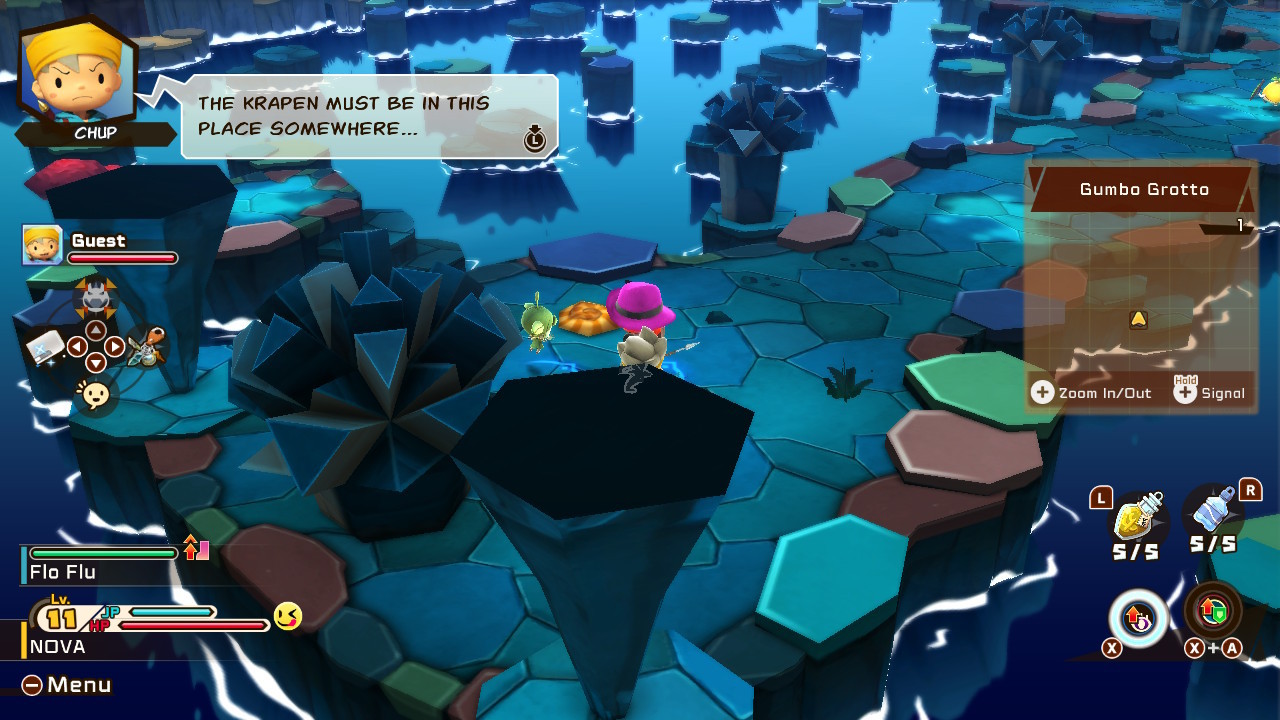The image size is (1280, 720).
Task: Activate the glowing eye buff skill
Action: [1138, 619]
